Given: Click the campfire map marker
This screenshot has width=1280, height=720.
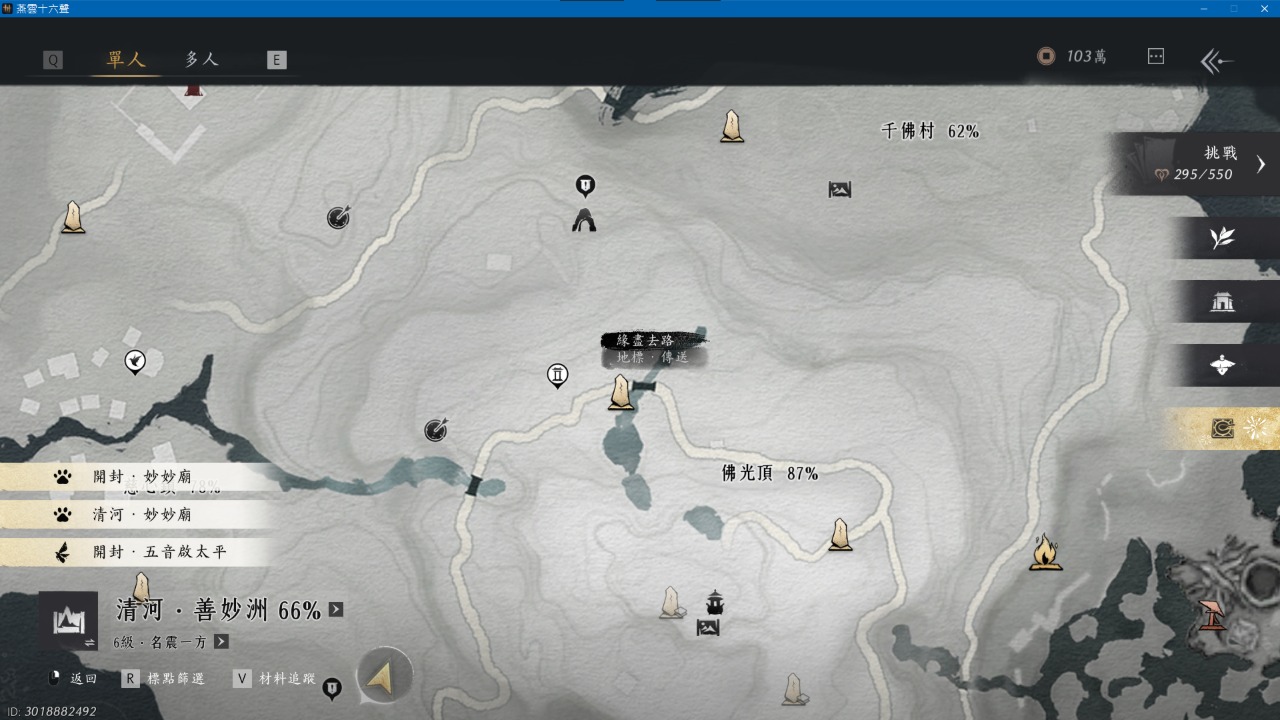Looking at the screenshot, I should pos(1045,552).
